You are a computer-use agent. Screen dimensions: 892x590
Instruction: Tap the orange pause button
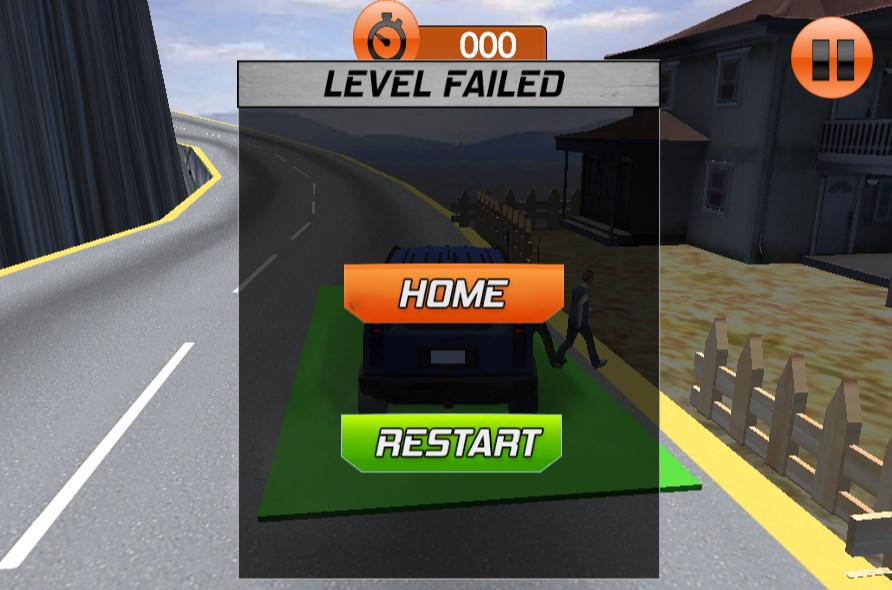[x=832, y=57]
